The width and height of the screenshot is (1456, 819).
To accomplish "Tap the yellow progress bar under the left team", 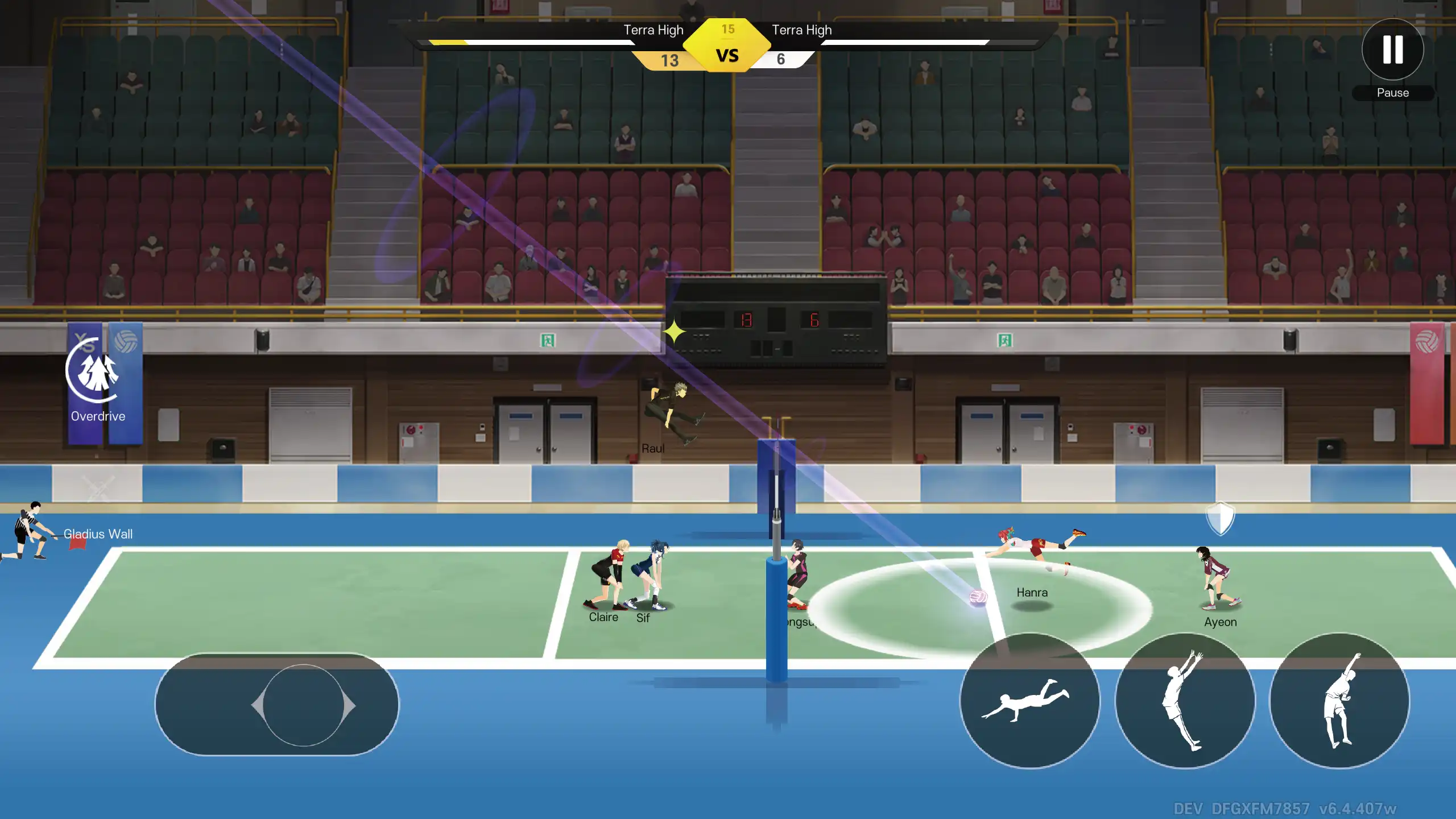I will [x=449, y=42].
